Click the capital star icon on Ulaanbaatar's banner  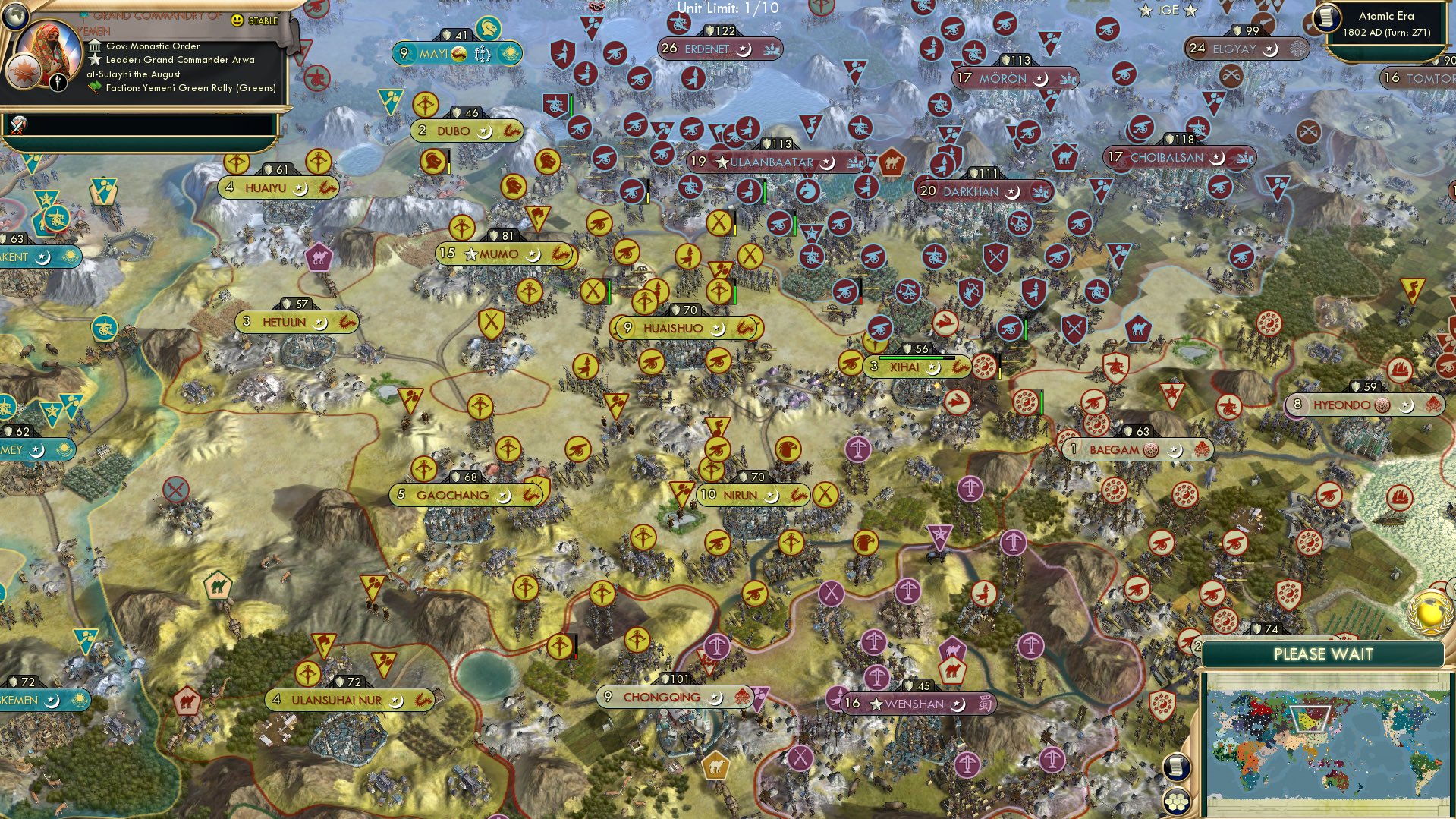[x=721, y=162]
